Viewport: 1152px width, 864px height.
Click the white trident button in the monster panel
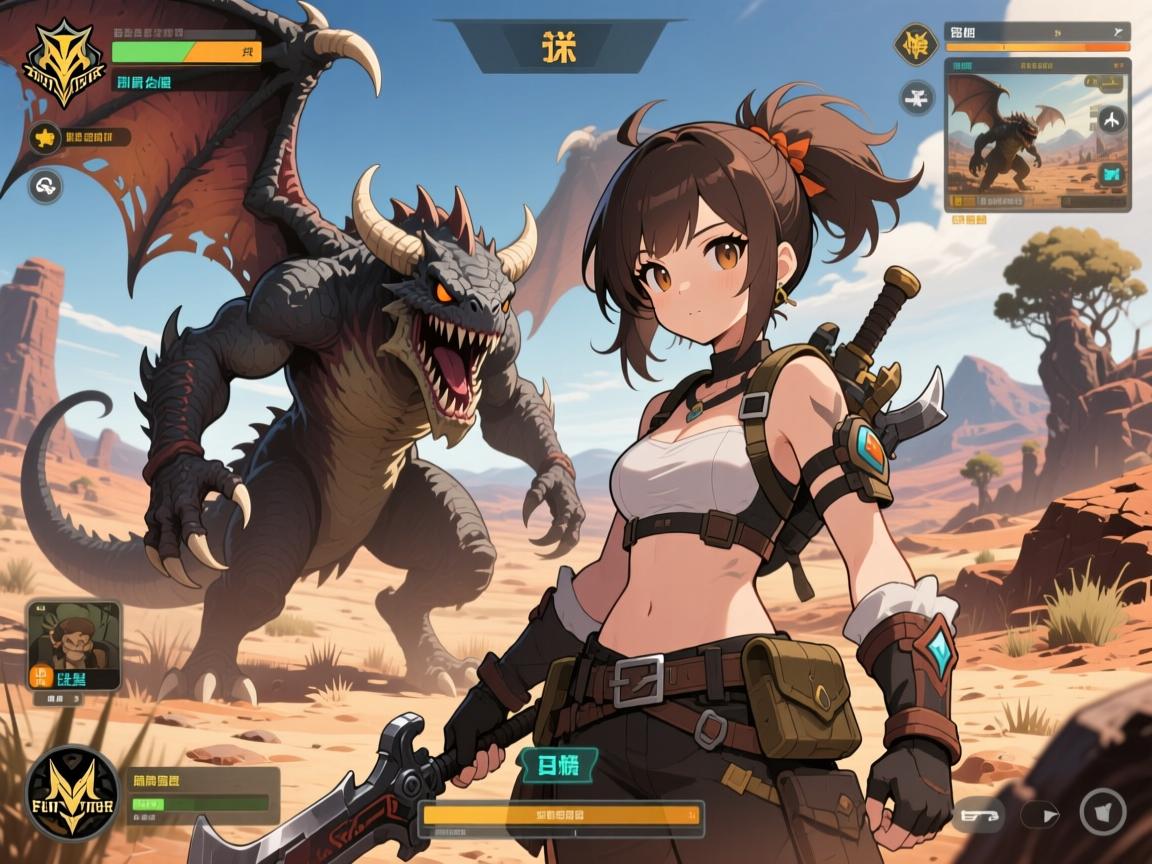pos(1111,119)
